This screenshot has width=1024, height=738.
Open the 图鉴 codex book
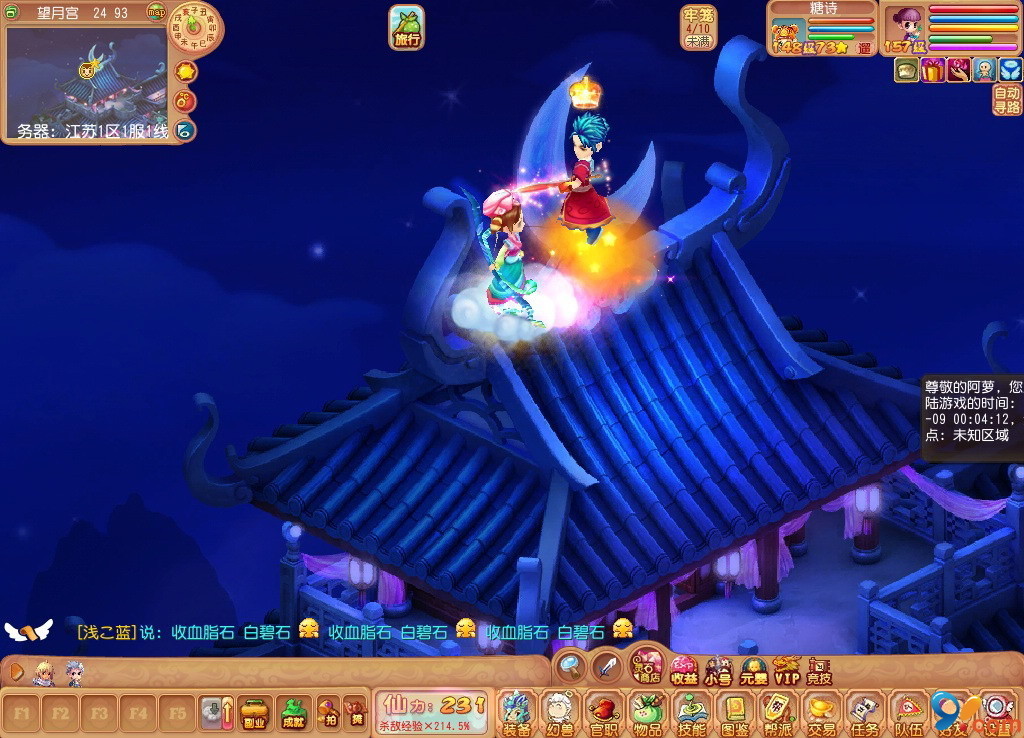[x=735, y=712]
